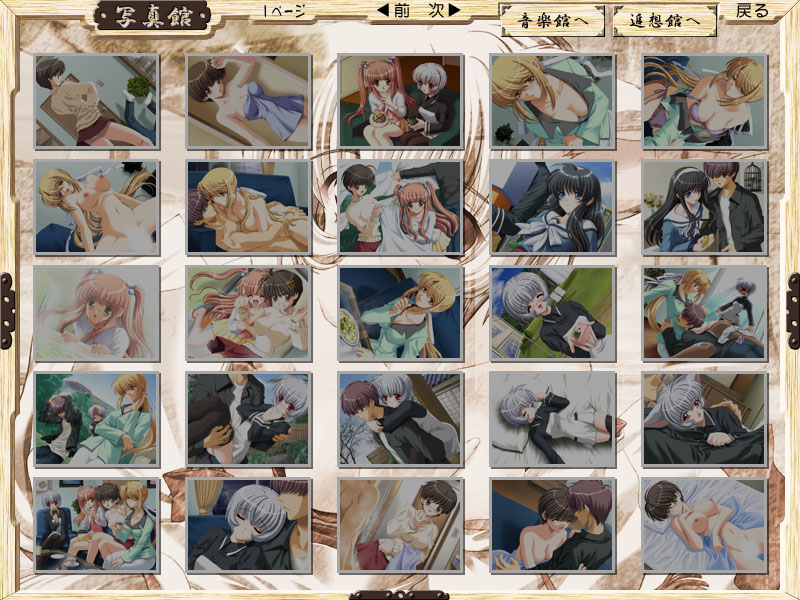The image size is (800, 600).
Task: View the blonde girl with food plate thumbnail
Action: (x=400, y=313)
